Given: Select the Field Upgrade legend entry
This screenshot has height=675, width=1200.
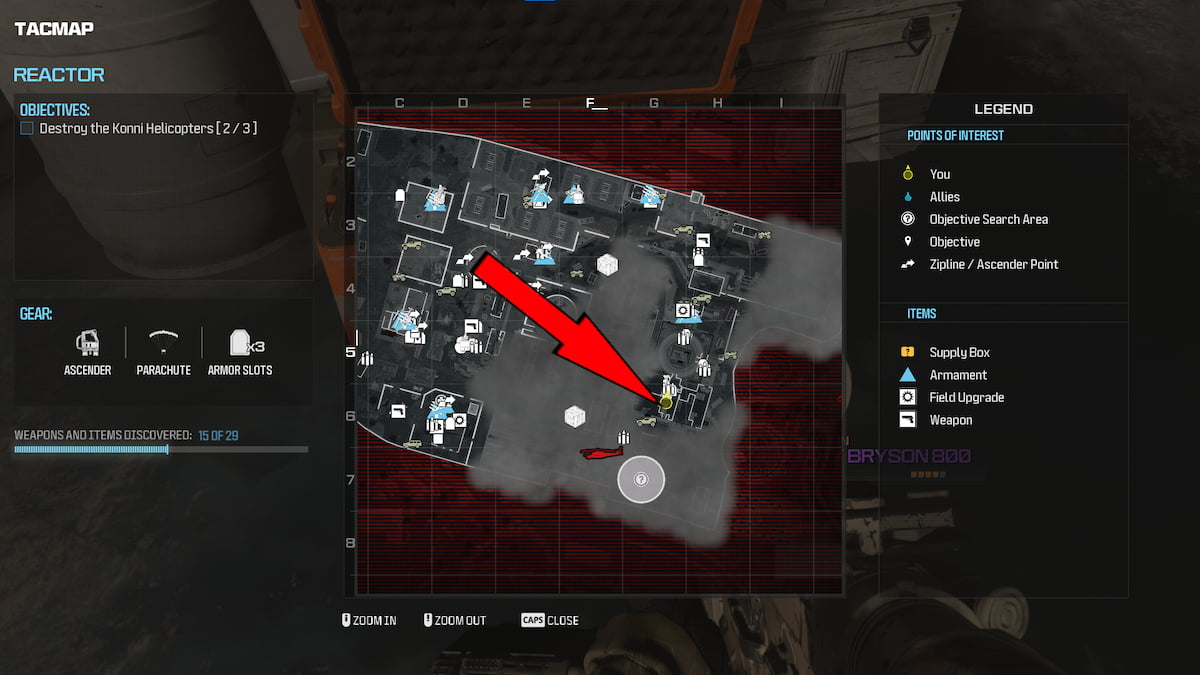Looking at the screenshot, I should point(966,397).
